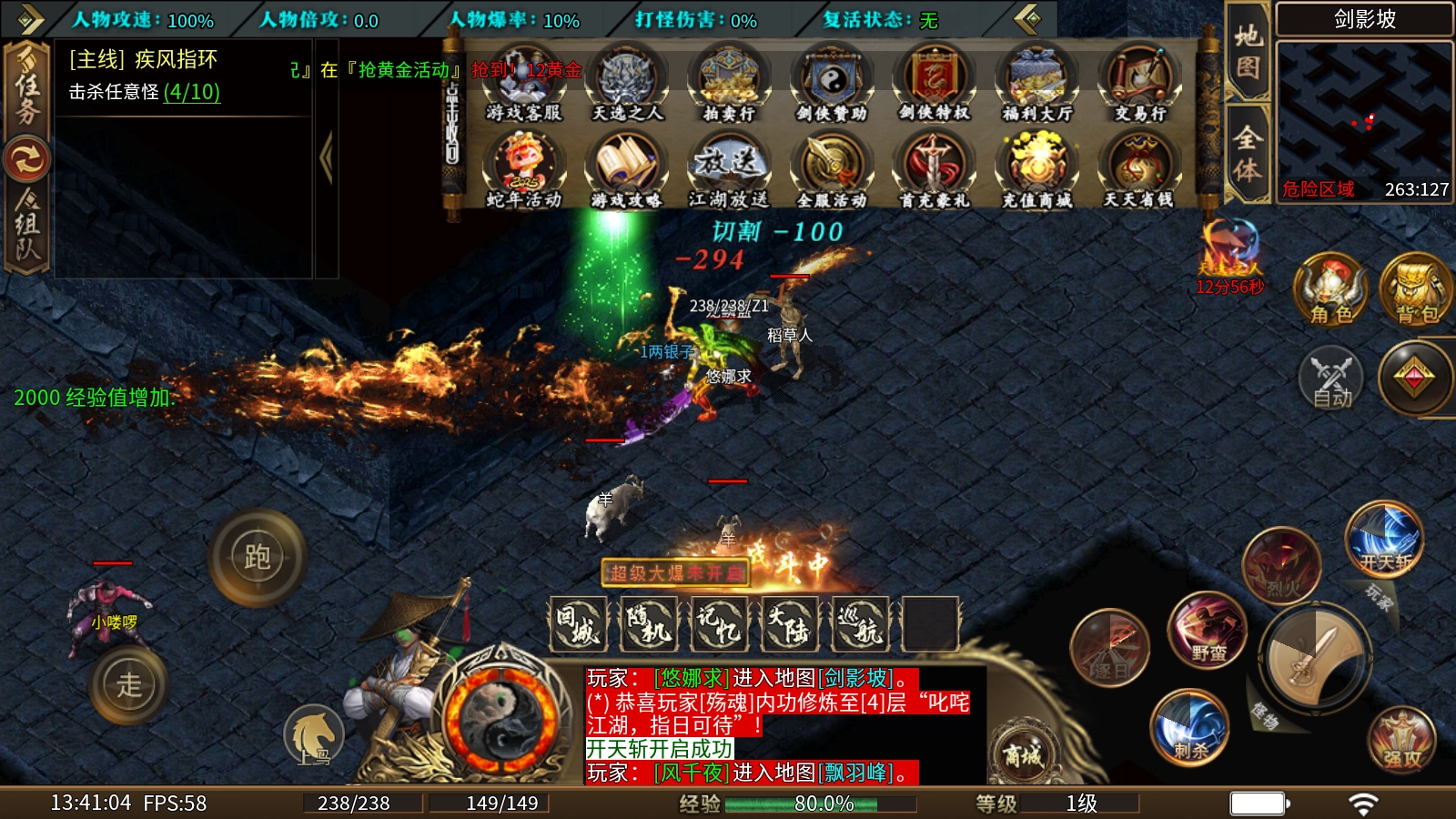Image resolution: width=1456 pixels, height=819 pixels.
Task: Activate the 刺杀 skill
Action: pos(1189,726)
